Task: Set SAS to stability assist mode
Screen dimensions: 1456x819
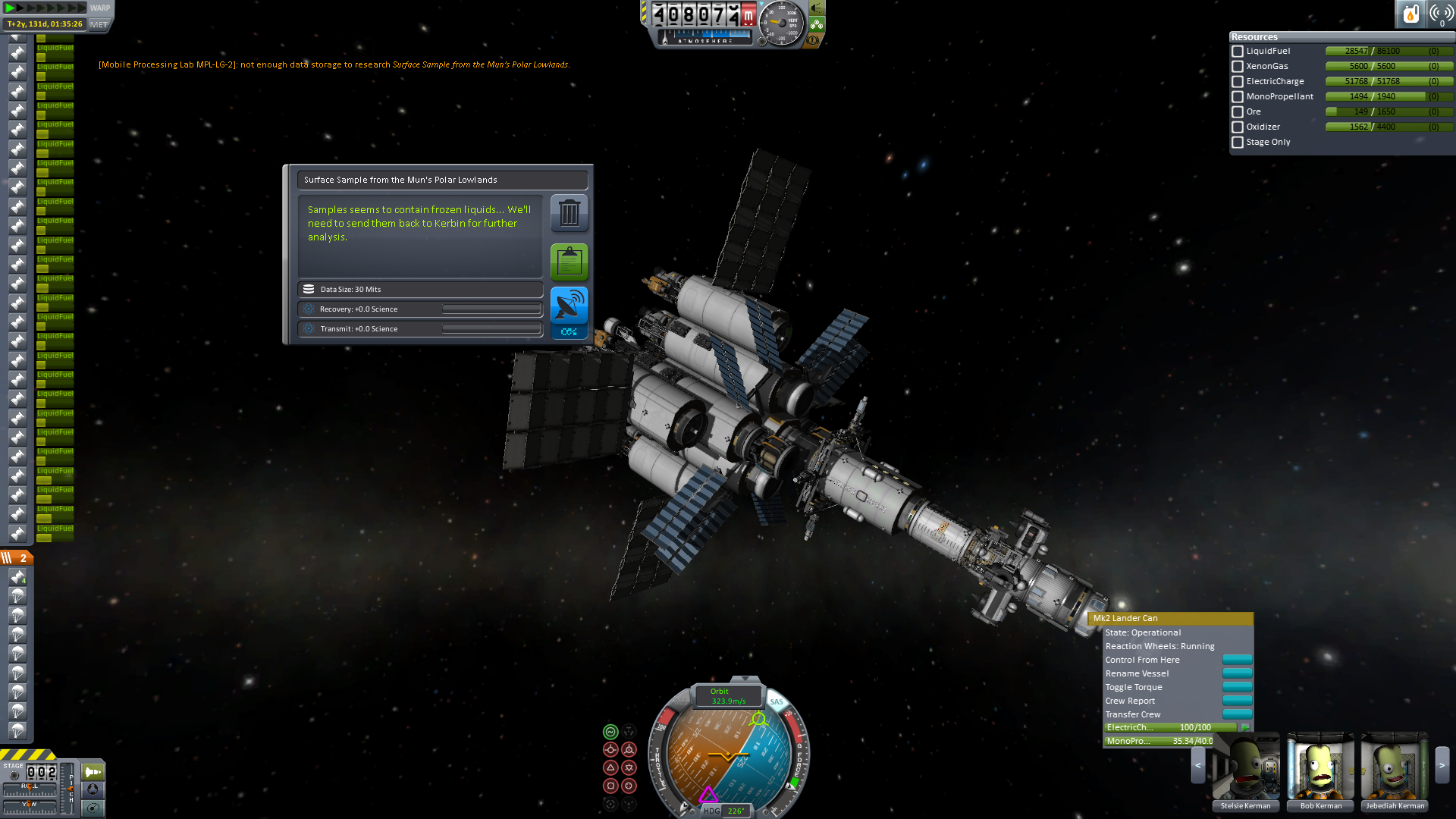Action: click(610, 732)
